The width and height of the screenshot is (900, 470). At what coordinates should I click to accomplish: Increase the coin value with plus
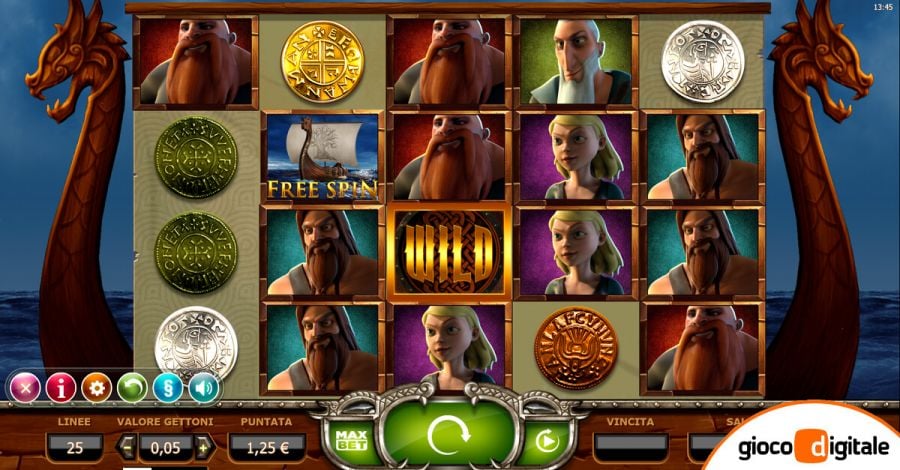pos(204,446)
